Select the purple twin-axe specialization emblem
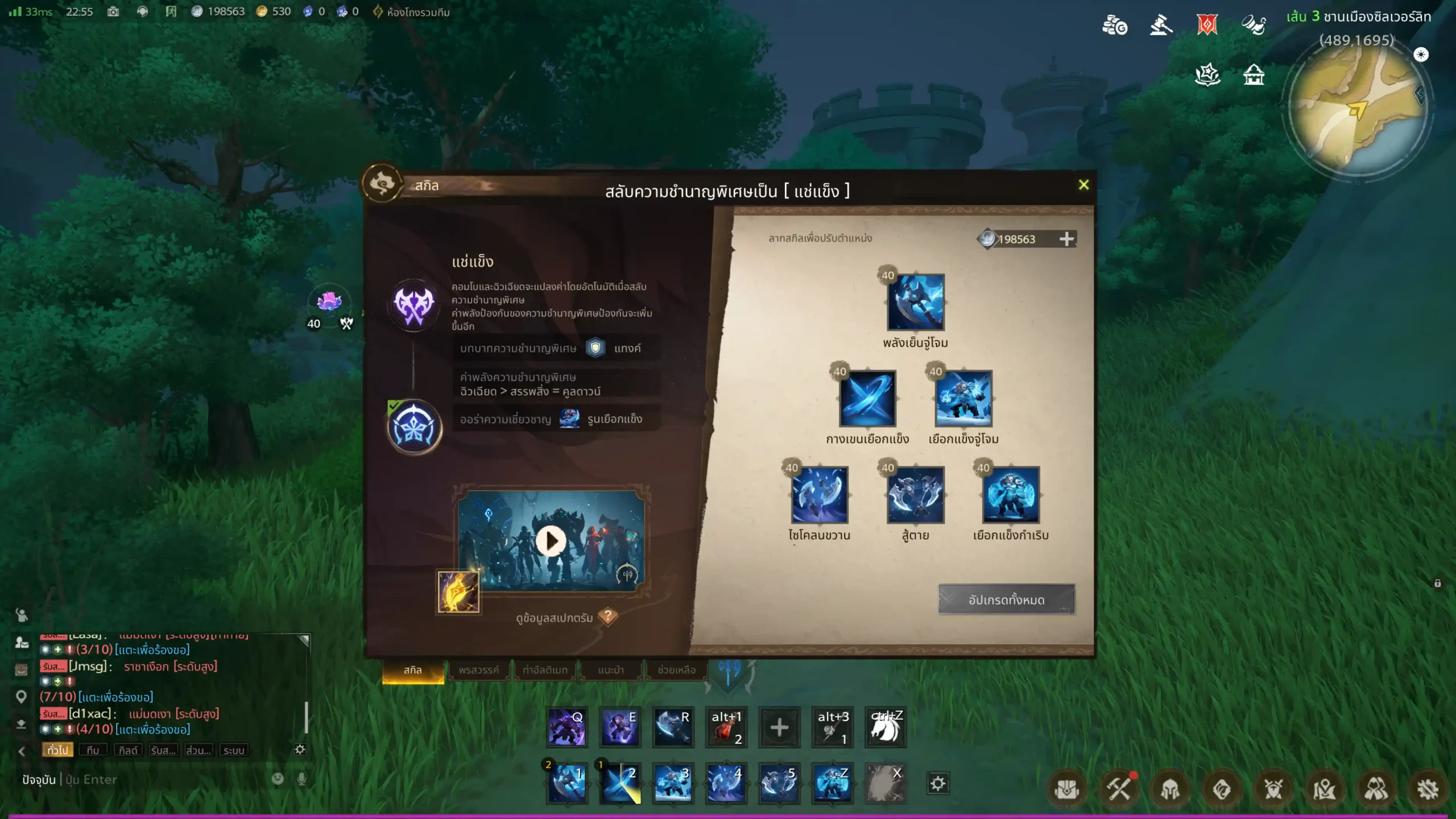Image resolution: width=1456 pixels, height=819 pixels. coord(414,305)
